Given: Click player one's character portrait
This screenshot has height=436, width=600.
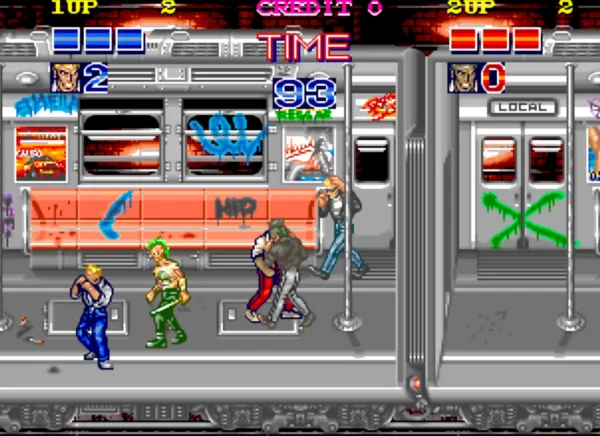Looking at the screenshot, I should click(x=66, y=77).
